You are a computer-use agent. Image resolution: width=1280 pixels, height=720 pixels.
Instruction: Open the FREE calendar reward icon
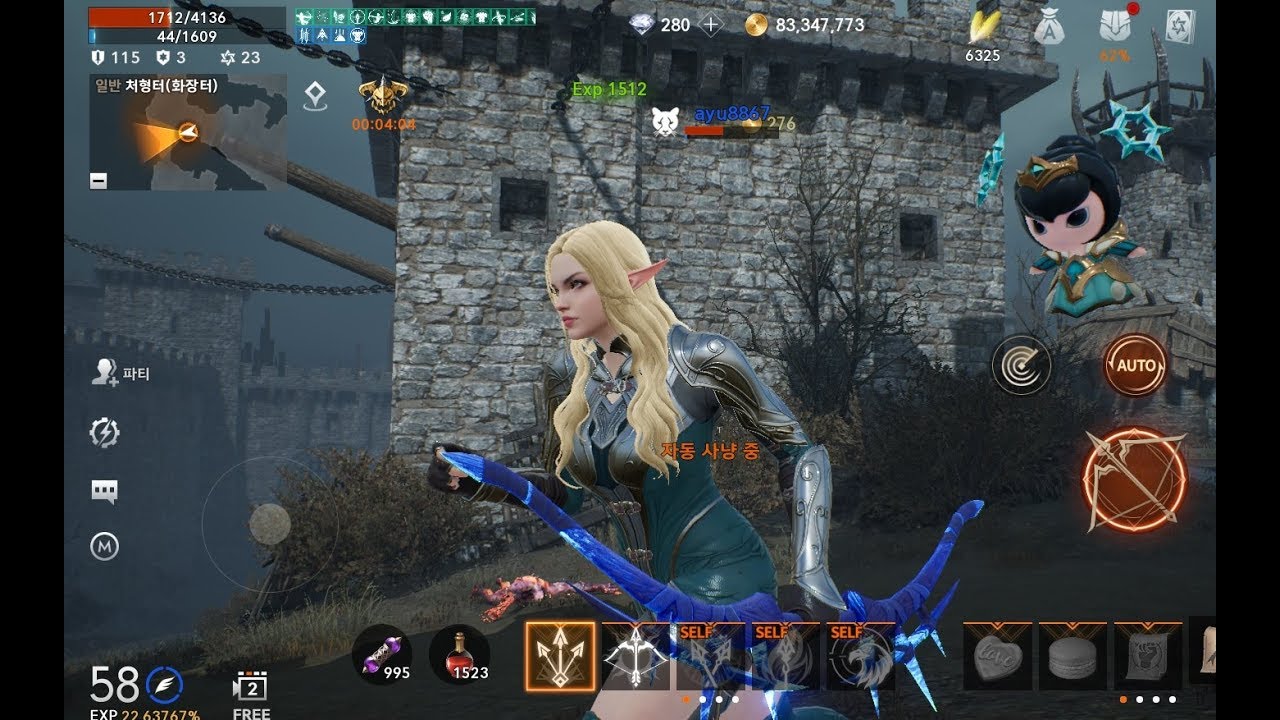tap(251, 688)
